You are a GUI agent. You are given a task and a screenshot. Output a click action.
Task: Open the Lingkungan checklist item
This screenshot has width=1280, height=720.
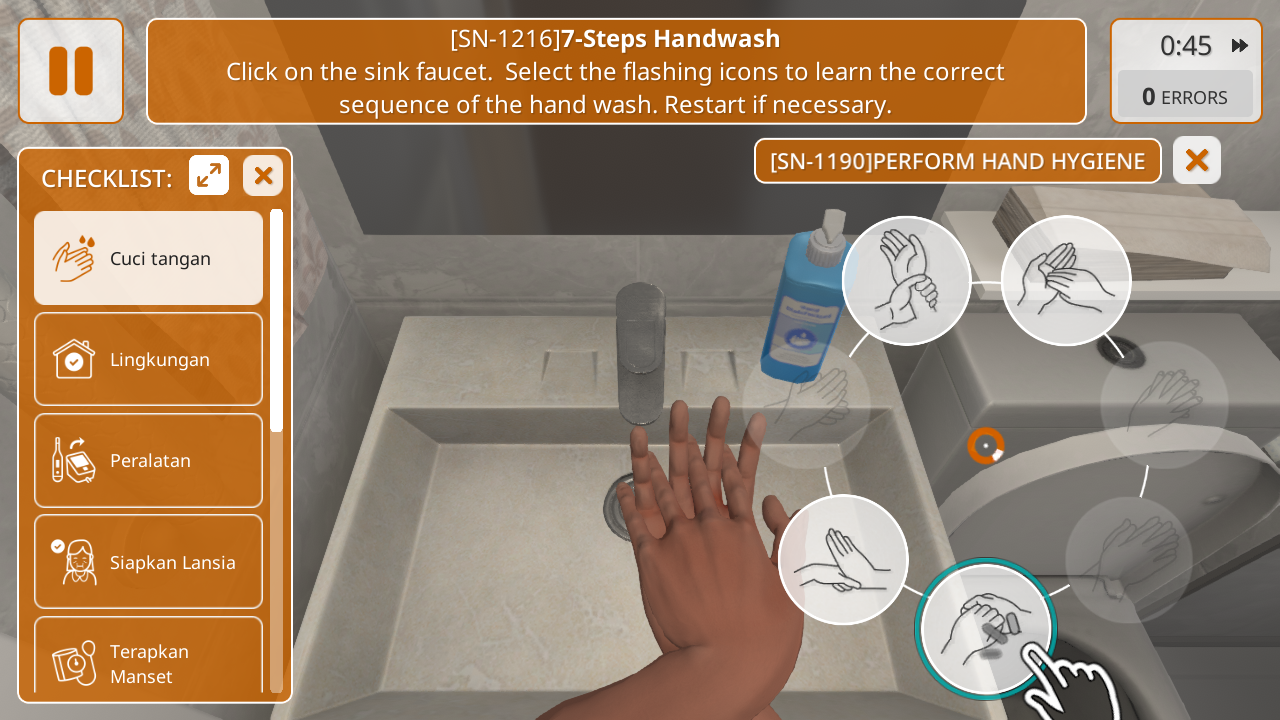149,360
